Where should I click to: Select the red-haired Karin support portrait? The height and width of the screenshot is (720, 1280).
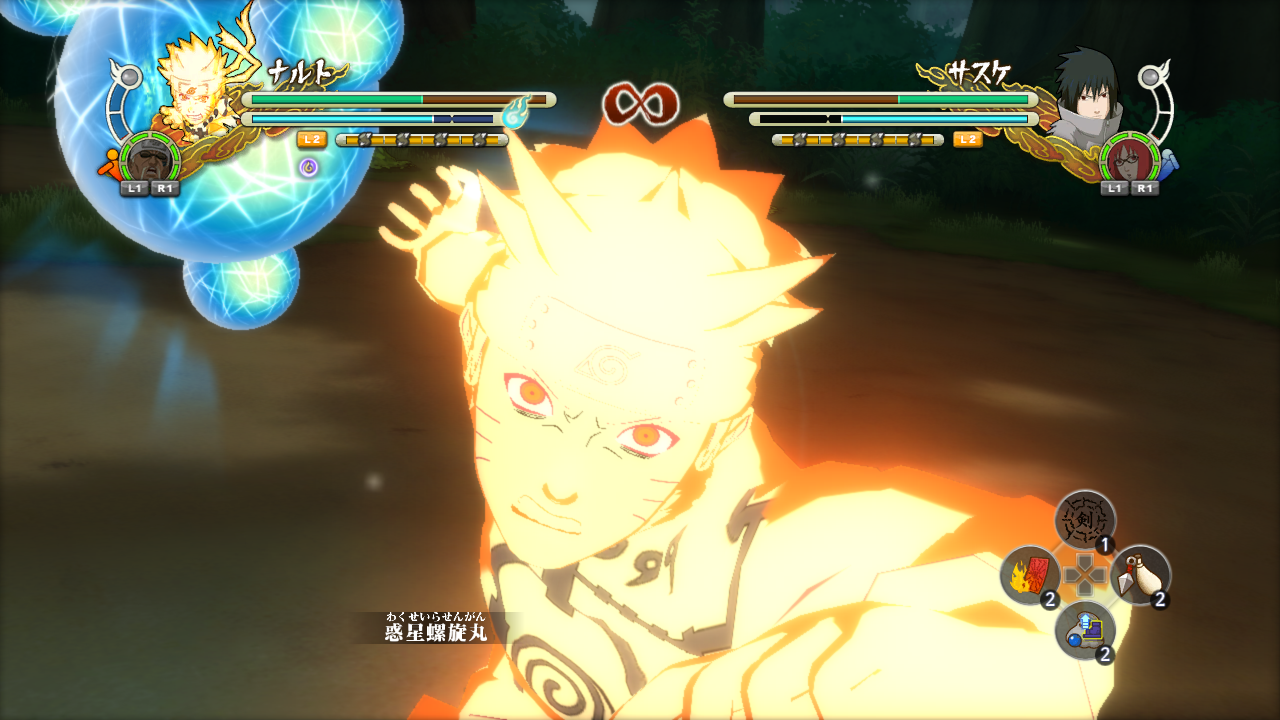pos(1129,159)
